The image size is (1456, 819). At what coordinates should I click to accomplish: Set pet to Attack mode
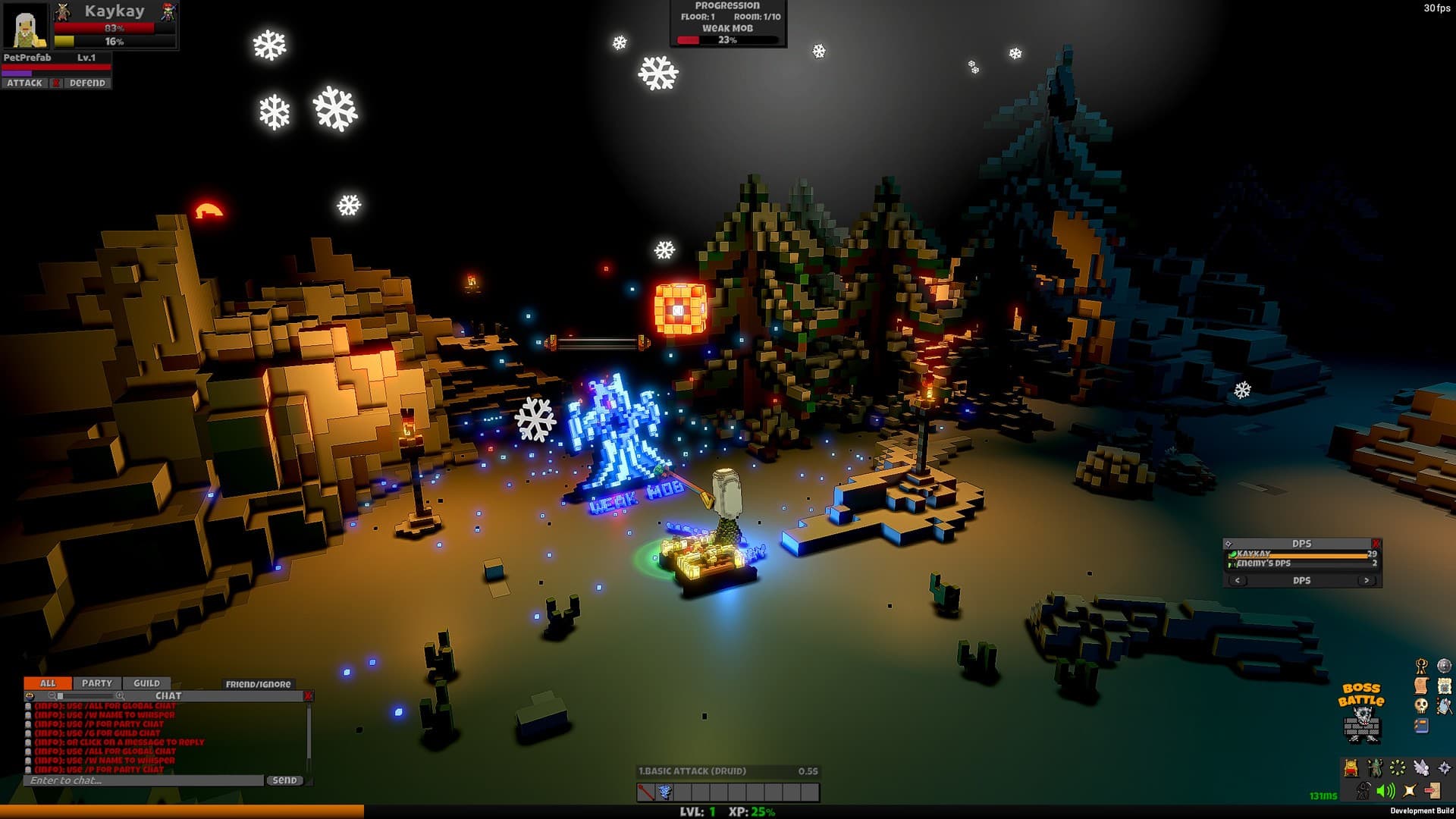[x=25, y=83]
